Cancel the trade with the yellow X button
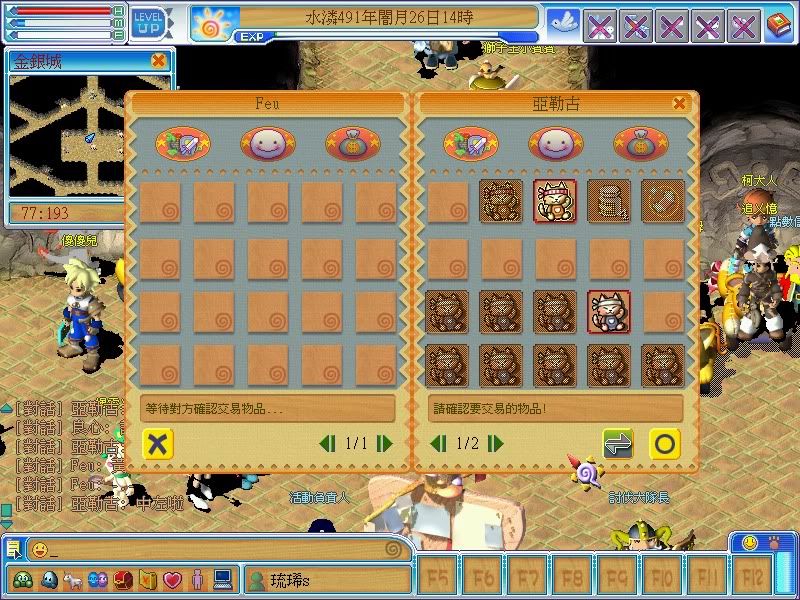The height and width of the screenshot is (600, 800). point(155,443)
